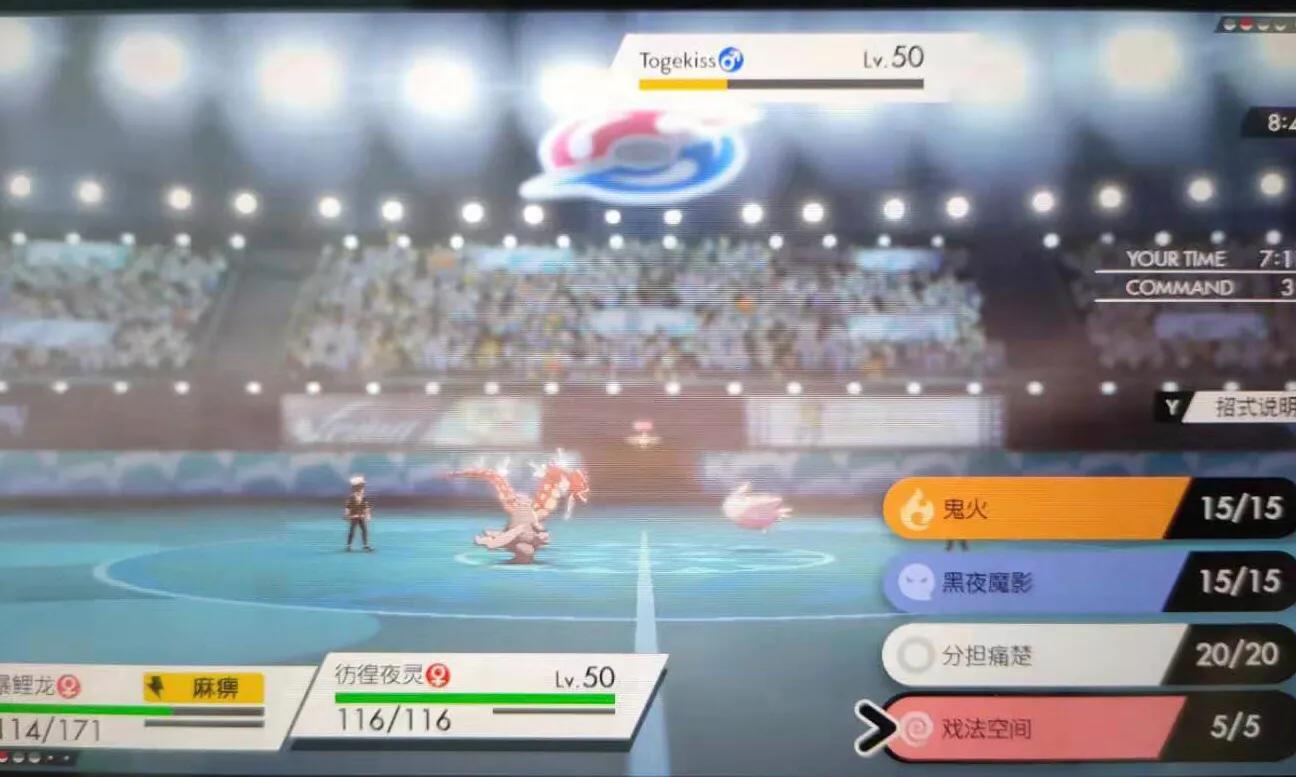The image size is (1296, 777).
Task: Select the 鬼火 (Will-O-Wisp) move
Action: 1030,510
